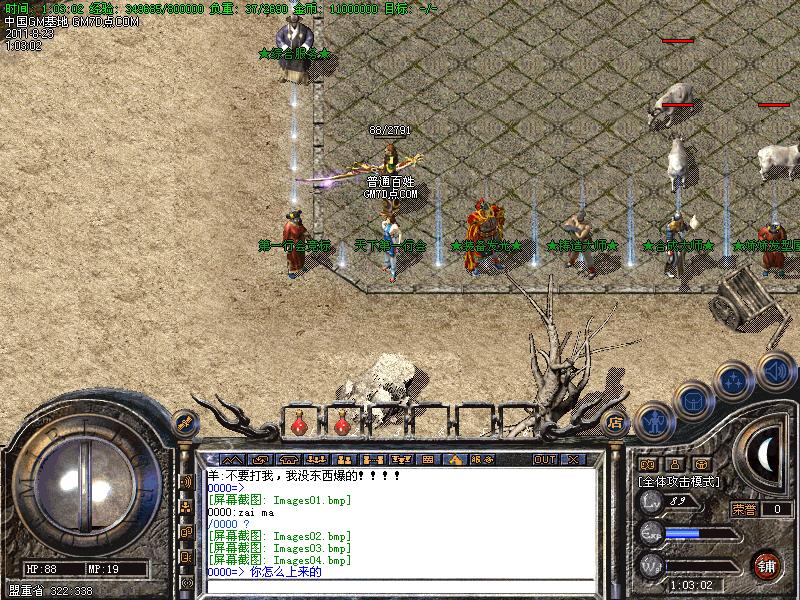The height and width of the screenshot is (600, 800).
Task: Switch the 全体攻击模式 attack mode
Action: click(x=680, y=481)
